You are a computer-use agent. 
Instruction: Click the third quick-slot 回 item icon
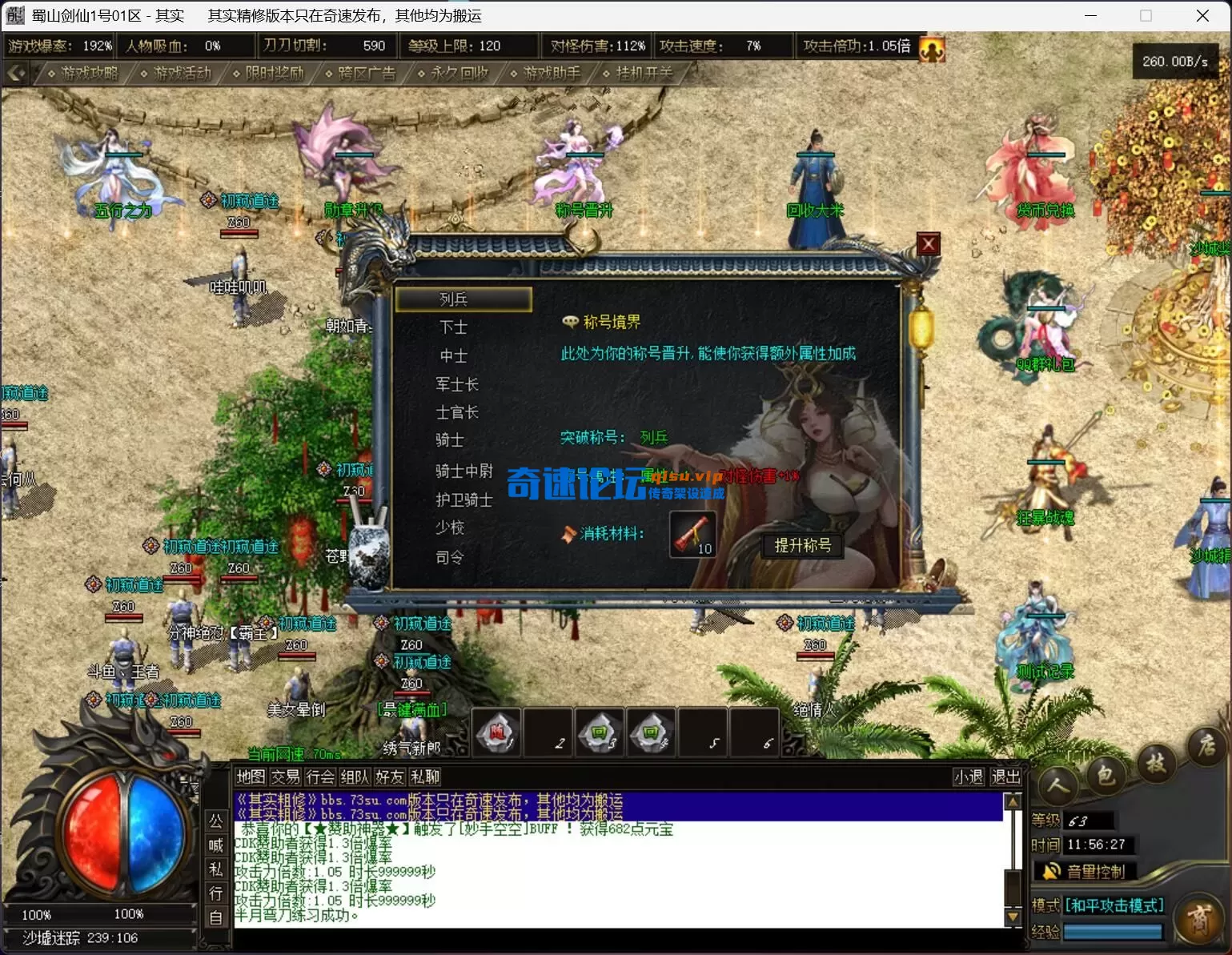click(599, 731)
